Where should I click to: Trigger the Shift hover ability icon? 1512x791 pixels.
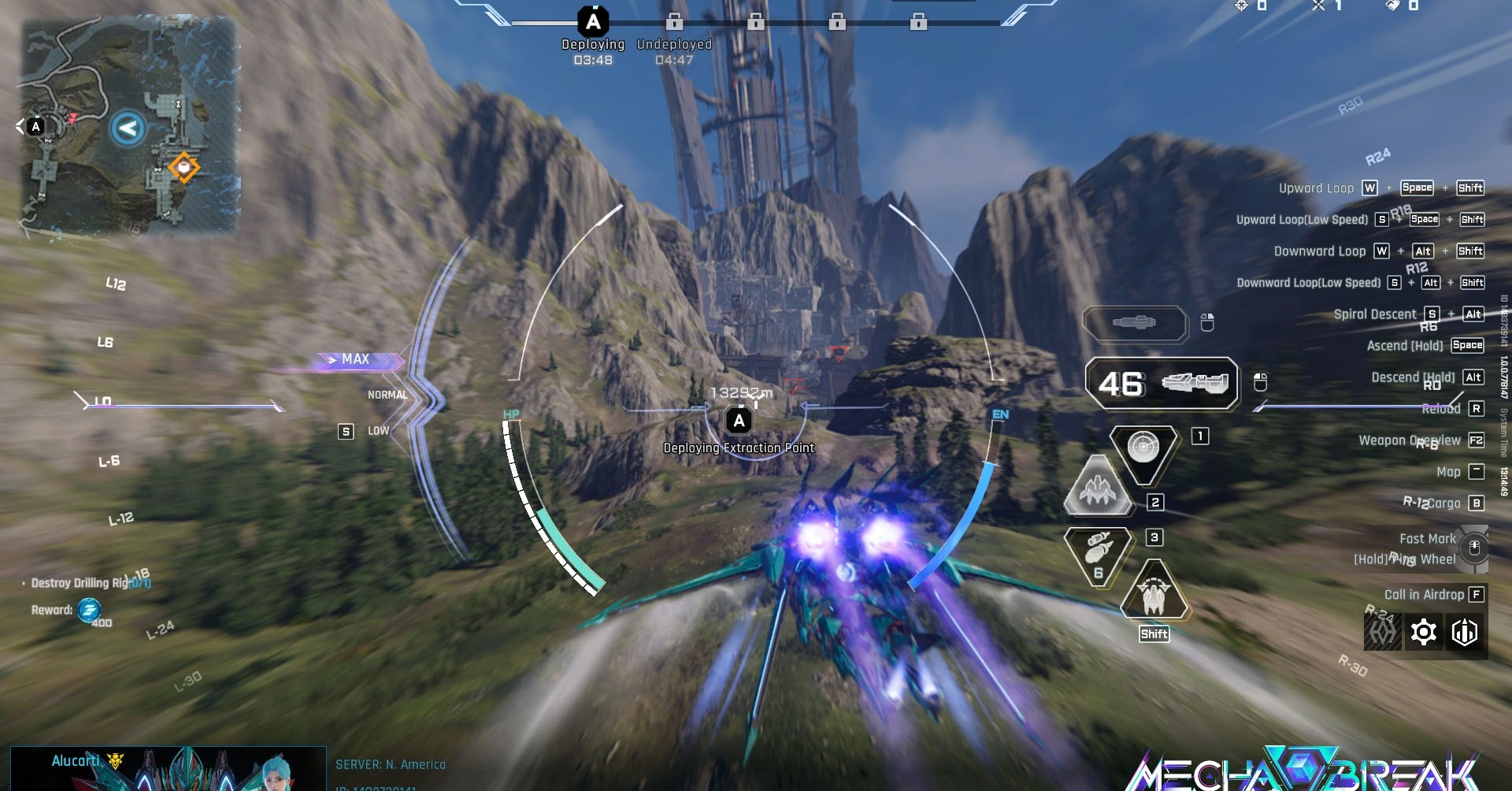click(1154, 596)
